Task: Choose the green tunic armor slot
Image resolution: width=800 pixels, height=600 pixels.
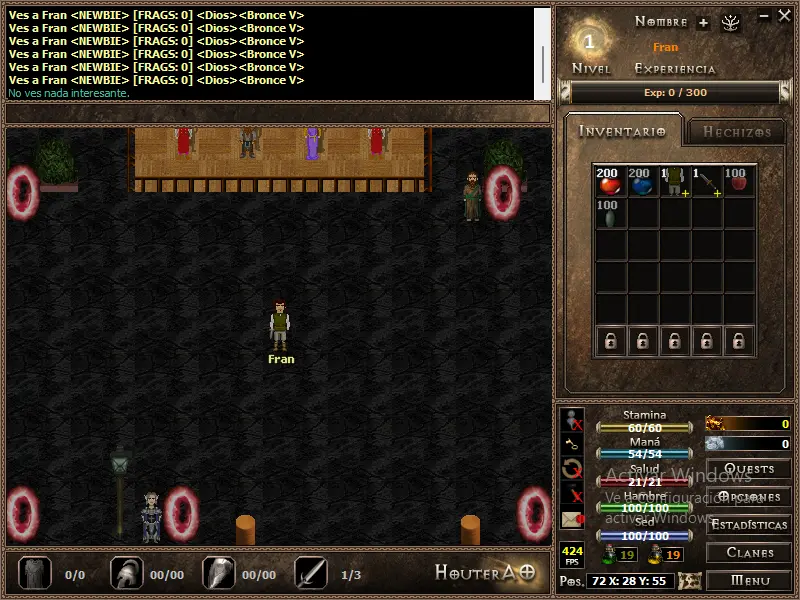Action: coord(674,181)
